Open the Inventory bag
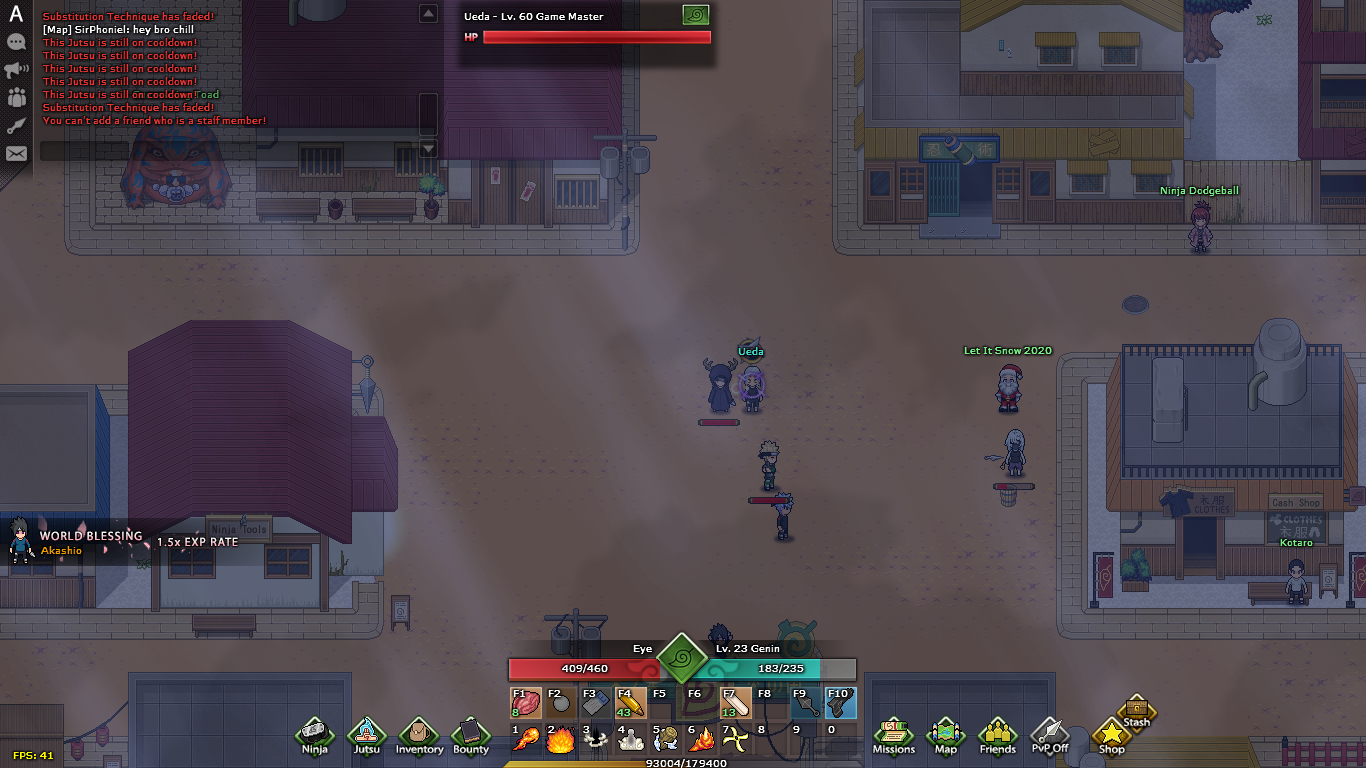Viewport: 1366px width, 768px height. (419, 733)
